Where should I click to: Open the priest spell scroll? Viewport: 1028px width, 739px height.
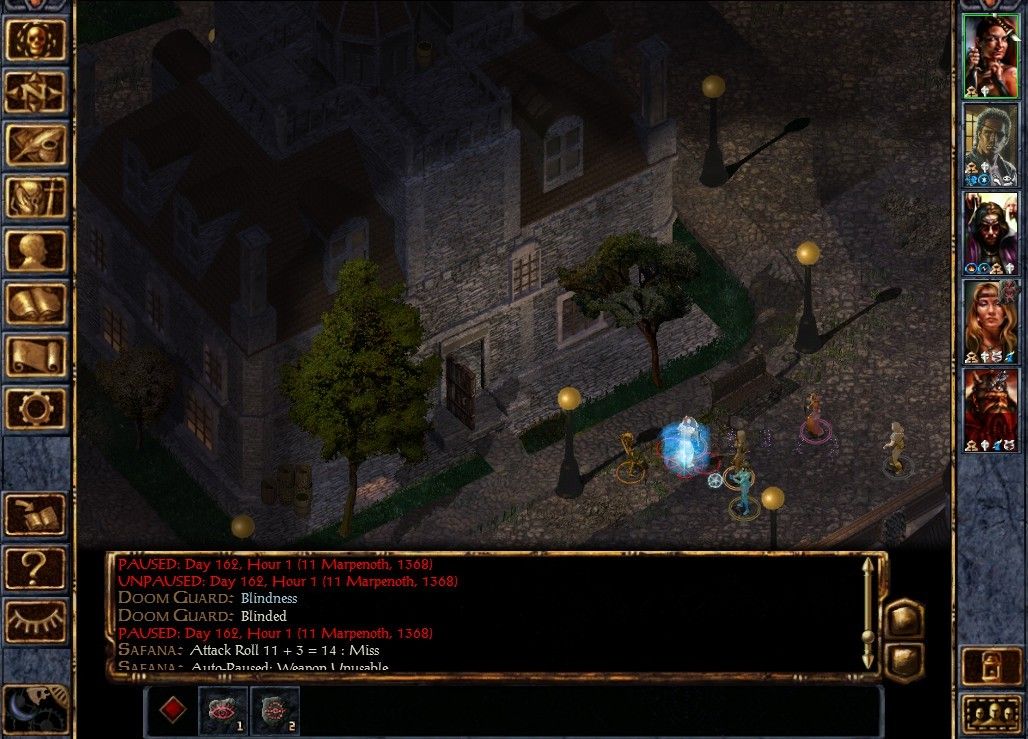36,357
